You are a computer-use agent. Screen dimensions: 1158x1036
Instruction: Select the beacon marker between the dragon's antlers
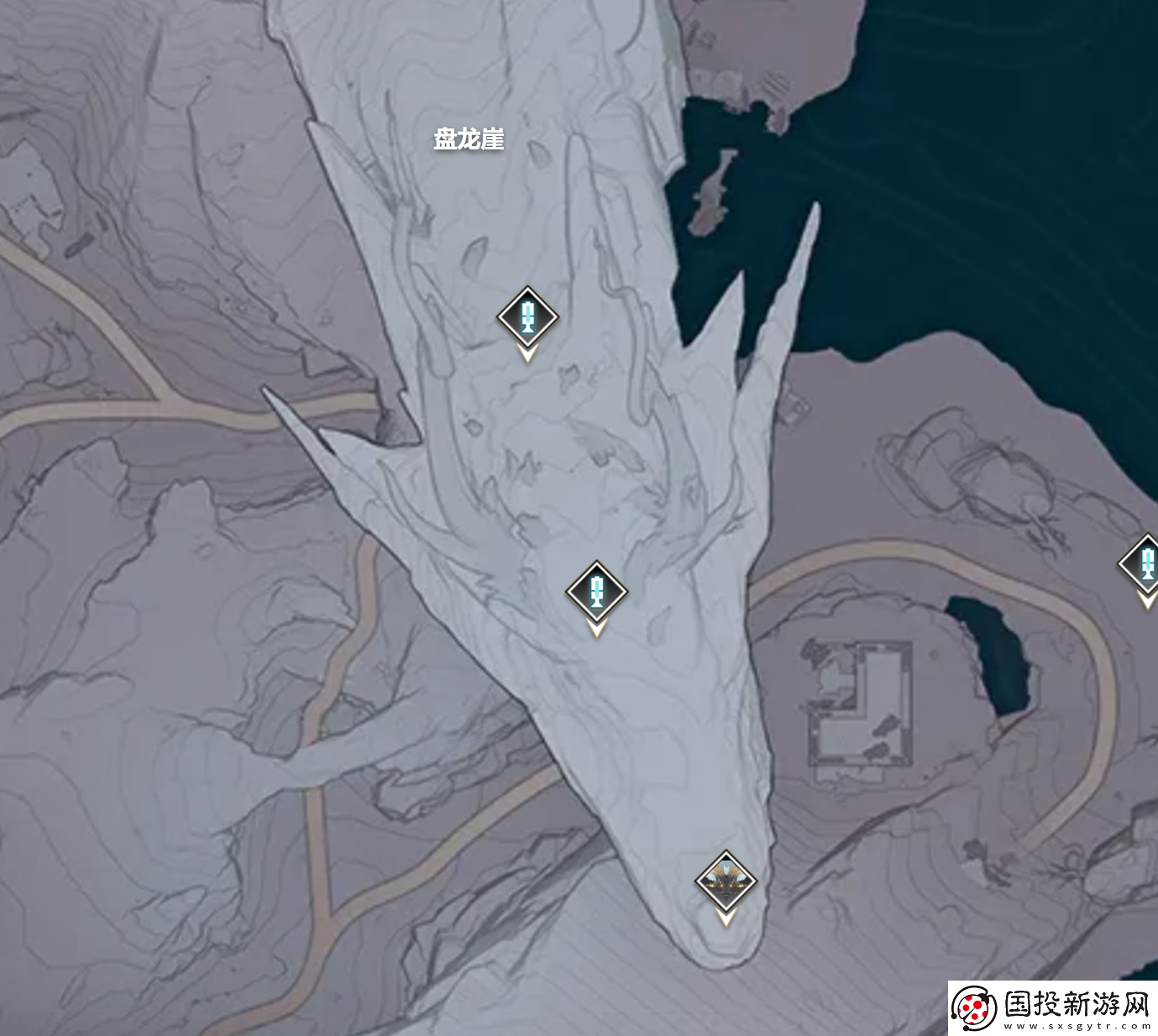coord(596,591)
